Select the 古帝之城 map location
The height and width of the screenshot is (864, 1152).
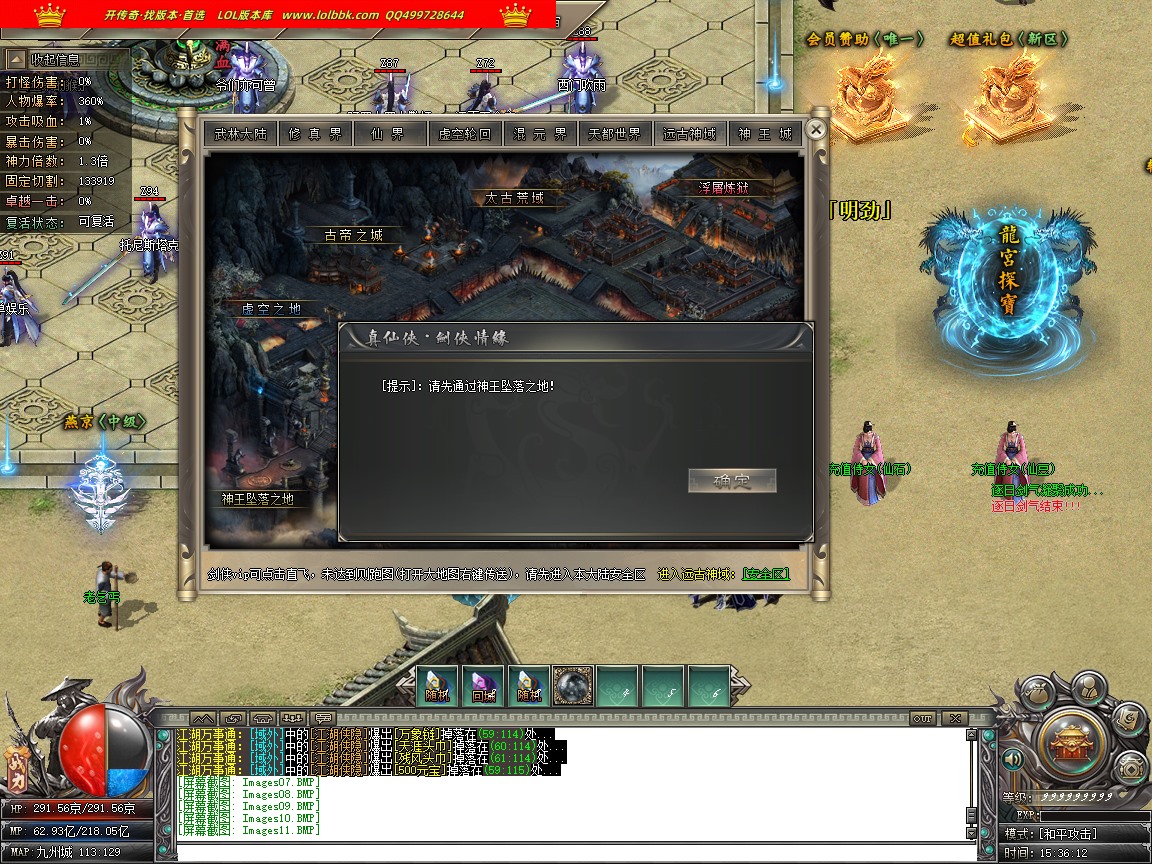tap(353, 236)
